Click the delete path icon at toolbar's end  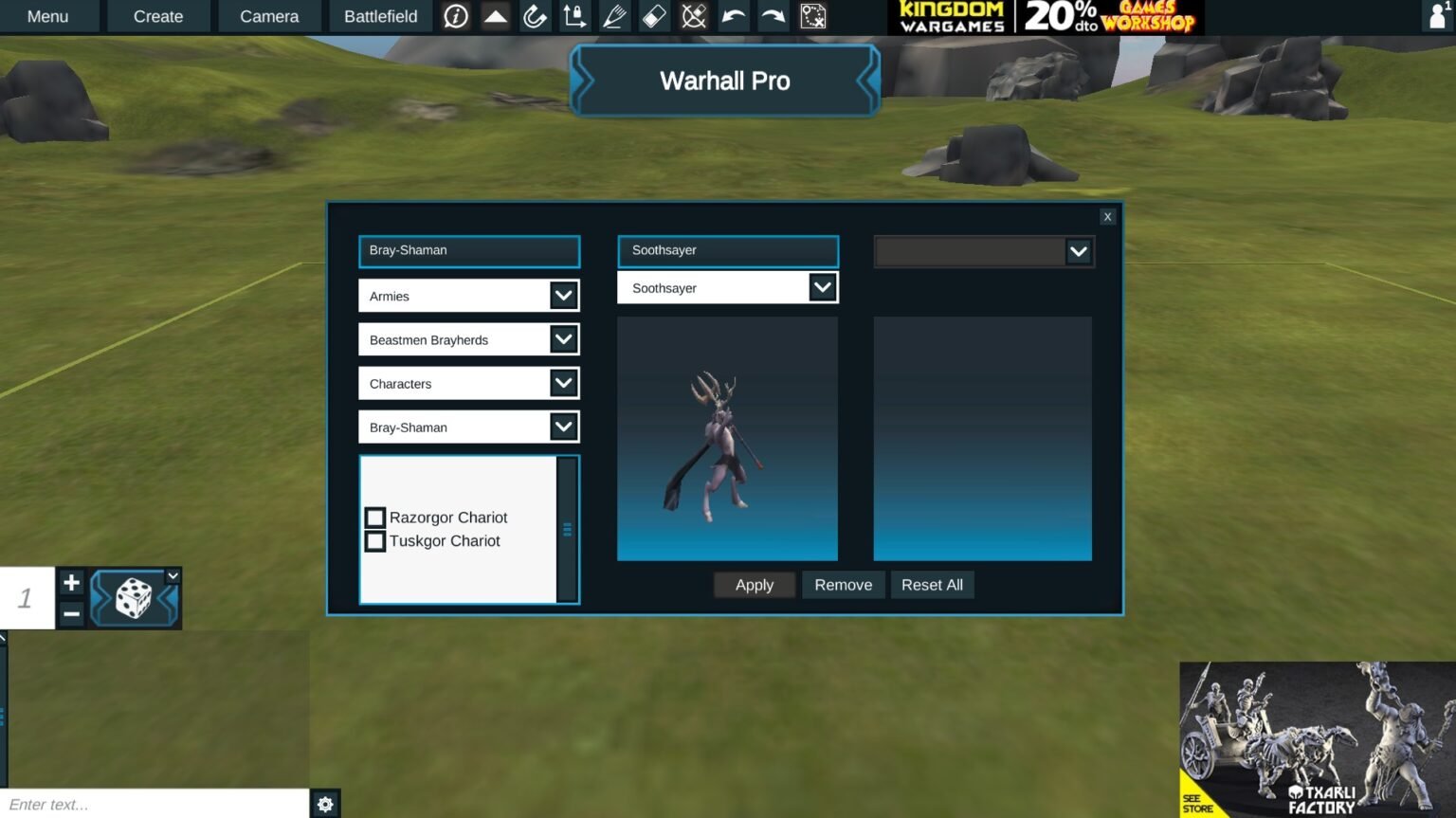click(812, 16)
